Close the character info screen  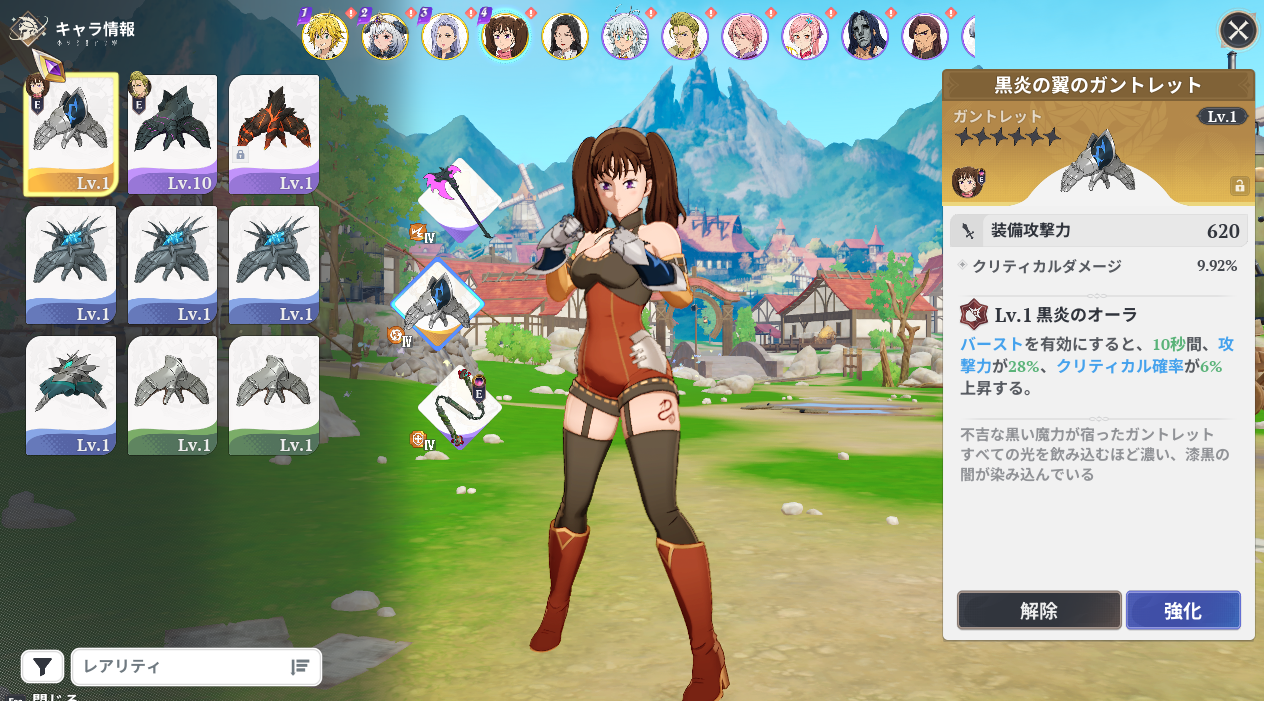click(1238, 30)
